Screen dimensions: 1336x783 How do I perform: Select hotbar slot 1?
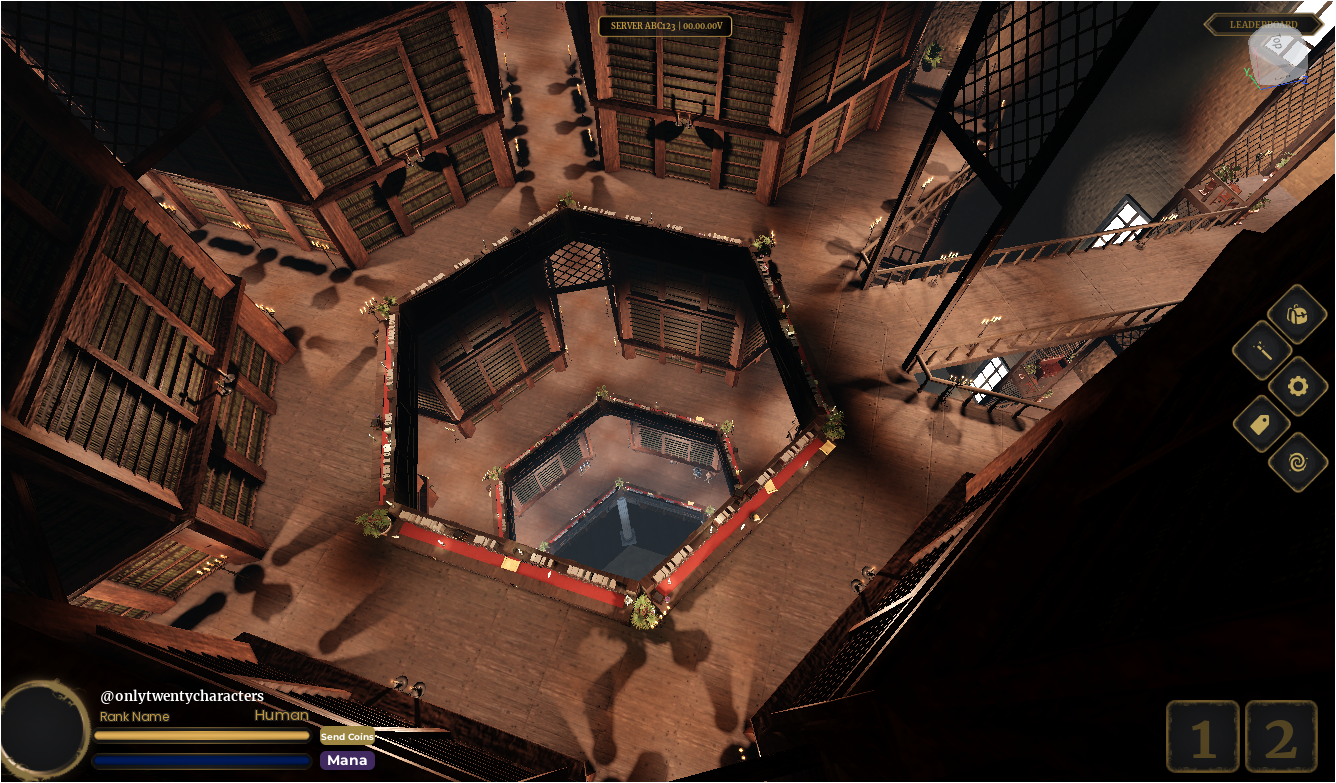[1202, 738]
